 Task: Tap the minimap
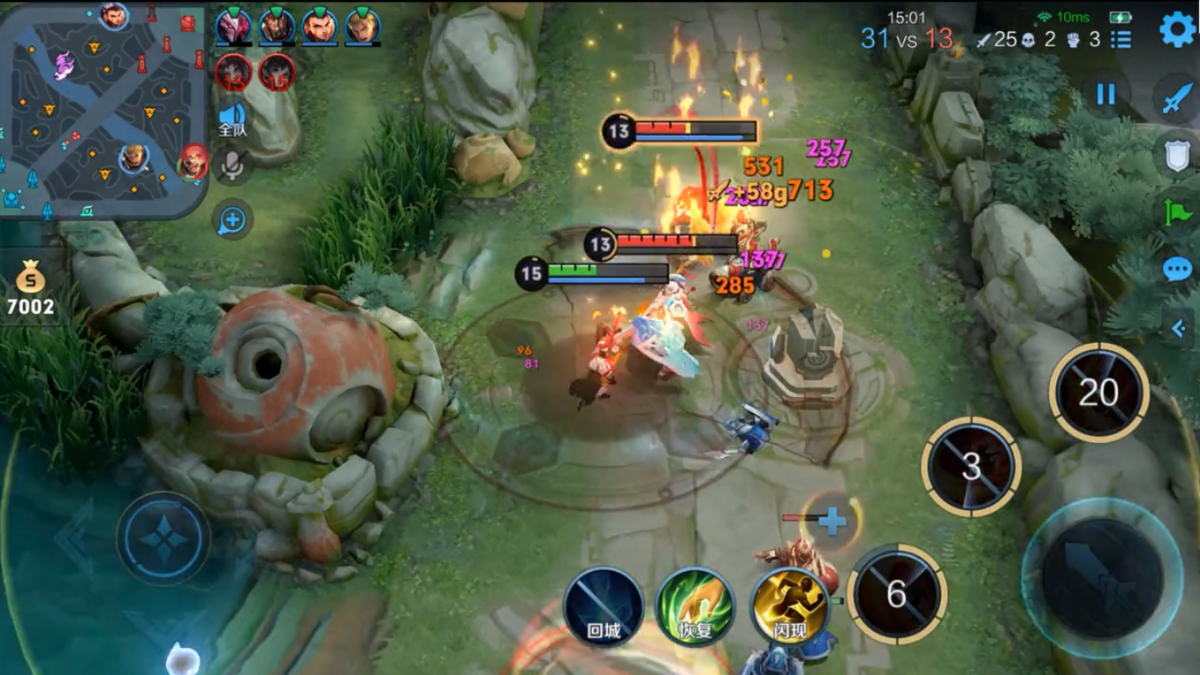click(x=103, y=108)
